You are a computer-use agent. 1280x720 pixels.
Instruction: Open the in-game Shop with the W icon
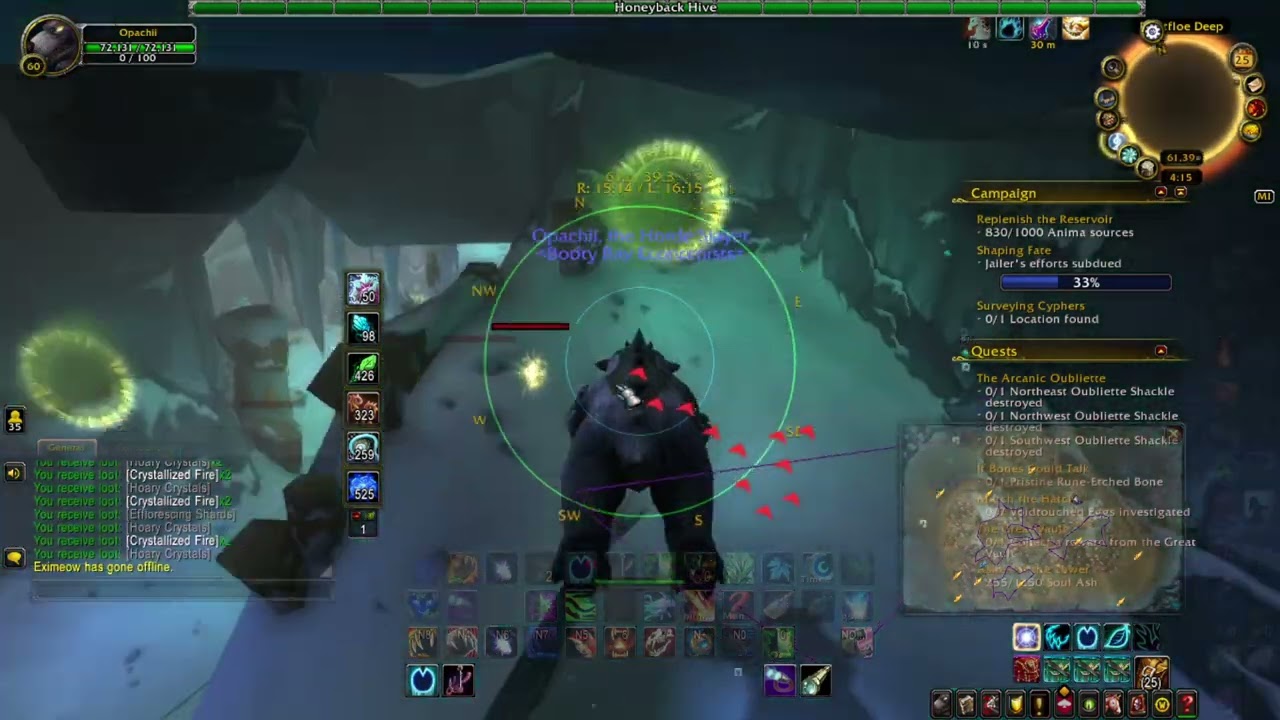[x=1161, y=703]
